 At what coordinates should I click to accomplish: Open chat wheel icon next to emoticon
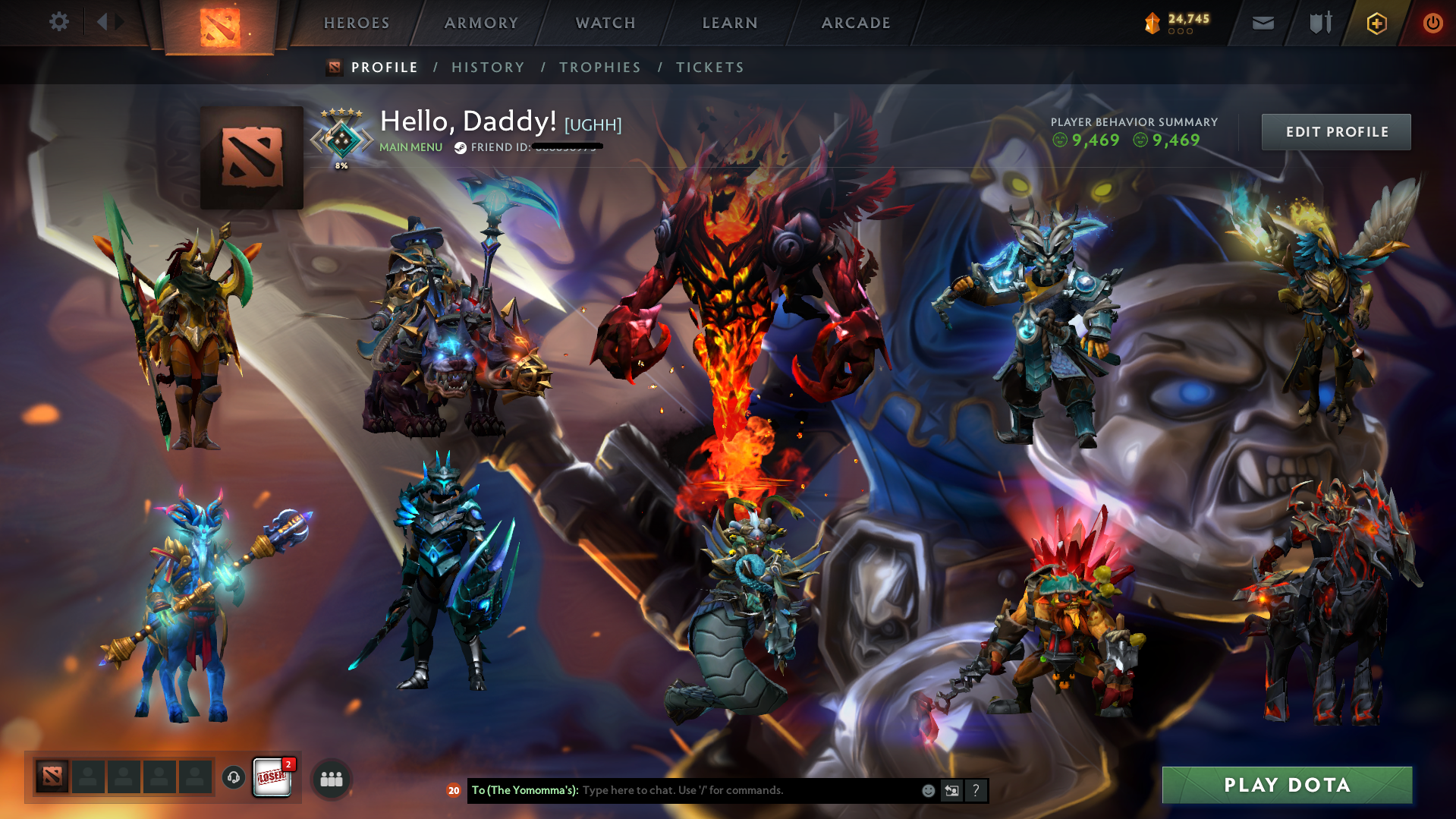(x=951, y=790)
